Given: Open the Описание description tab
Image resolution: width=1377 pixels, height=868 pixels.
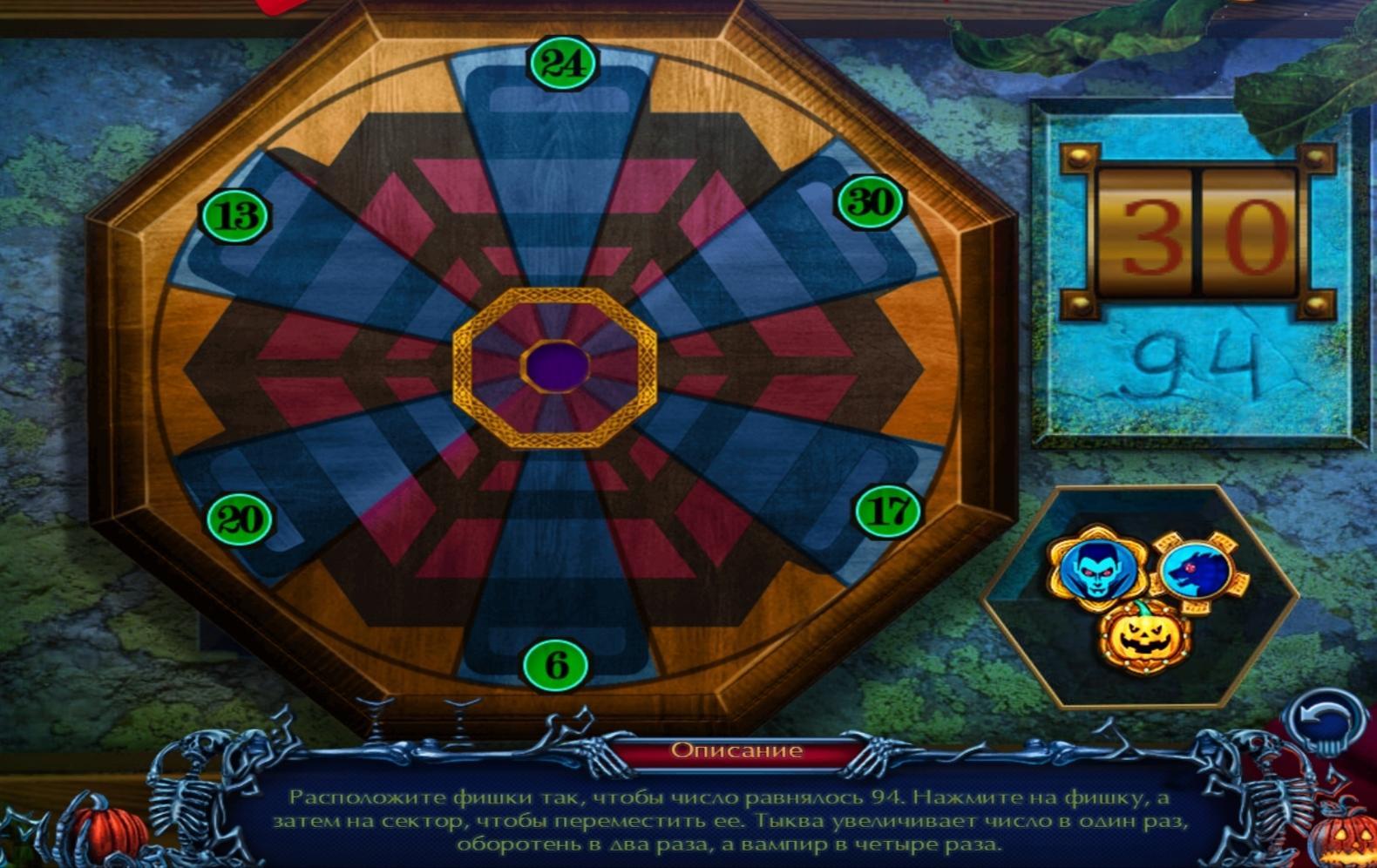Looking at the screenshot, I should point(736,750).
